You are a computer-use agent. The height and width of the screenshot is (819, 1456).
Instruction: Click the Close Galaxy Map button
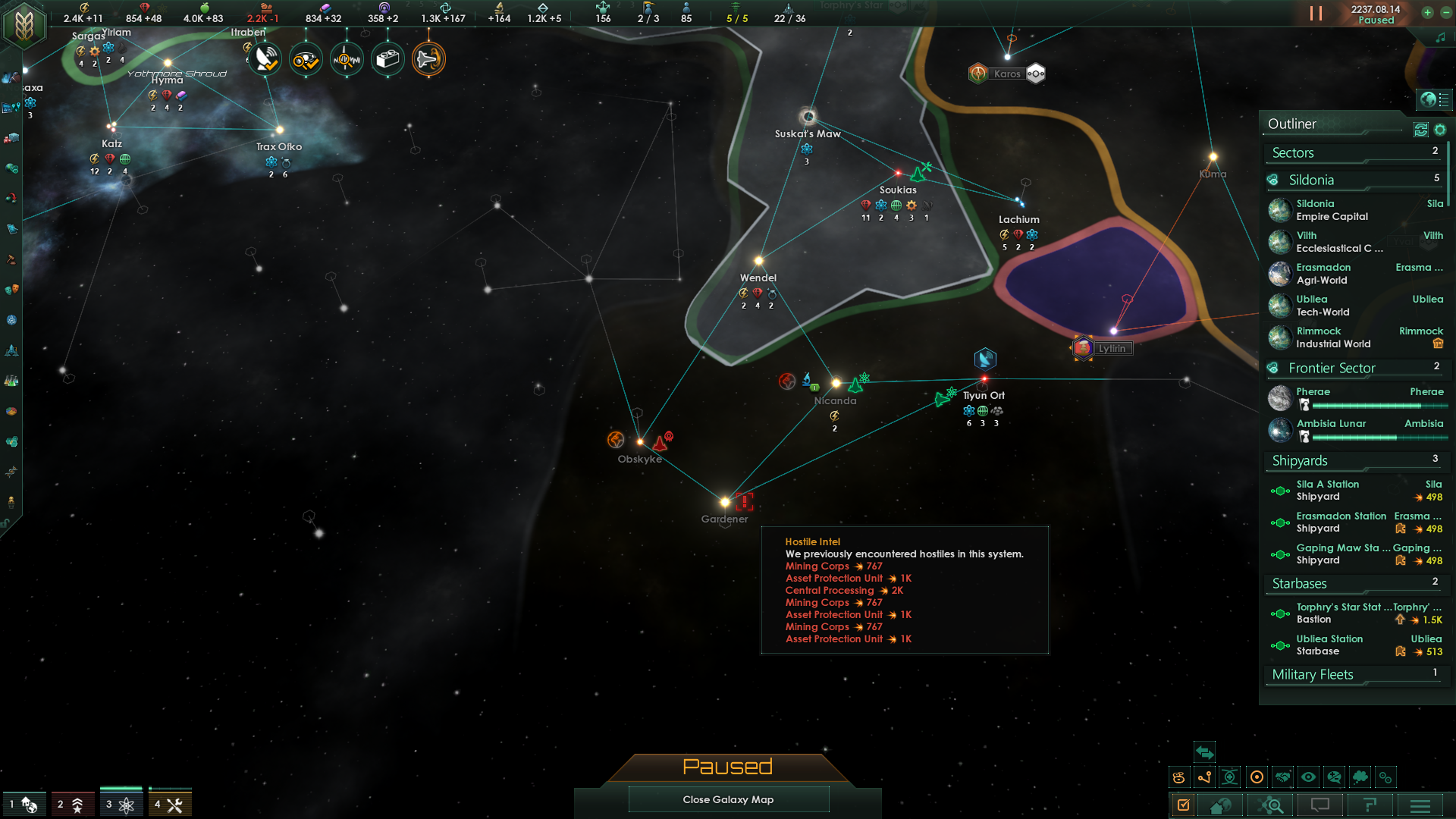click(x=728, y=799)
